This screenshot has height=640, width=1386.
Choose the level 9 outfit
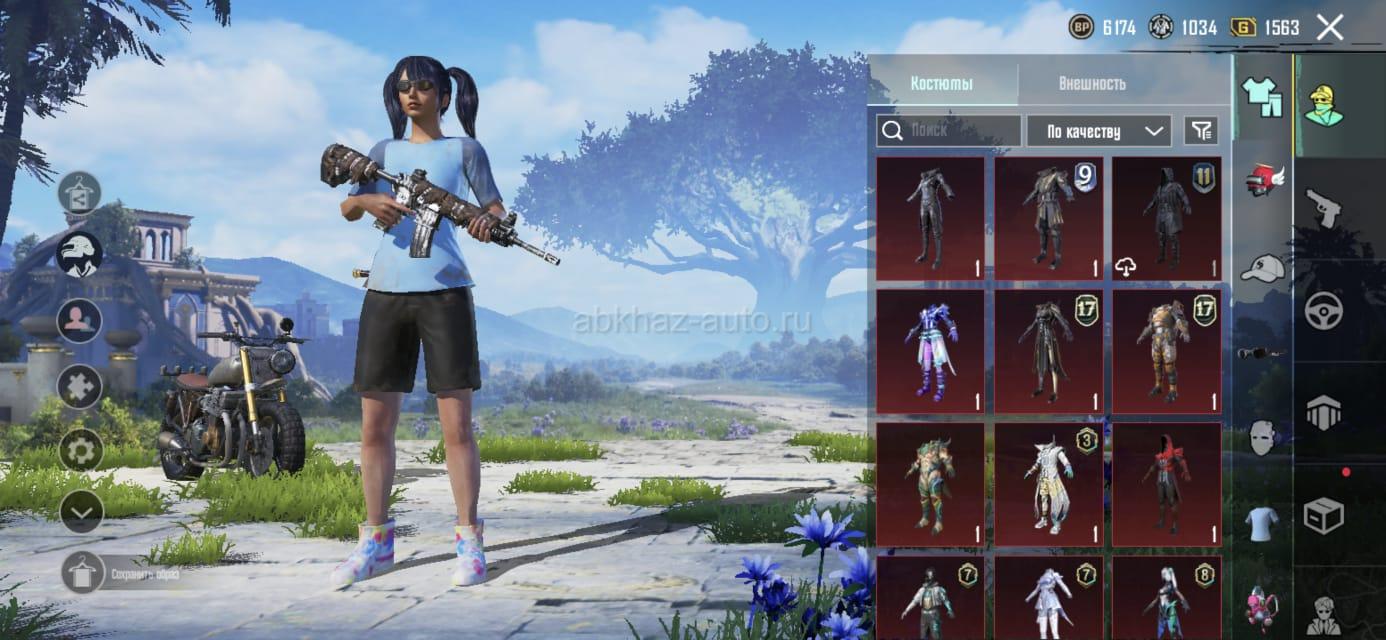(x=1049, y=218)
